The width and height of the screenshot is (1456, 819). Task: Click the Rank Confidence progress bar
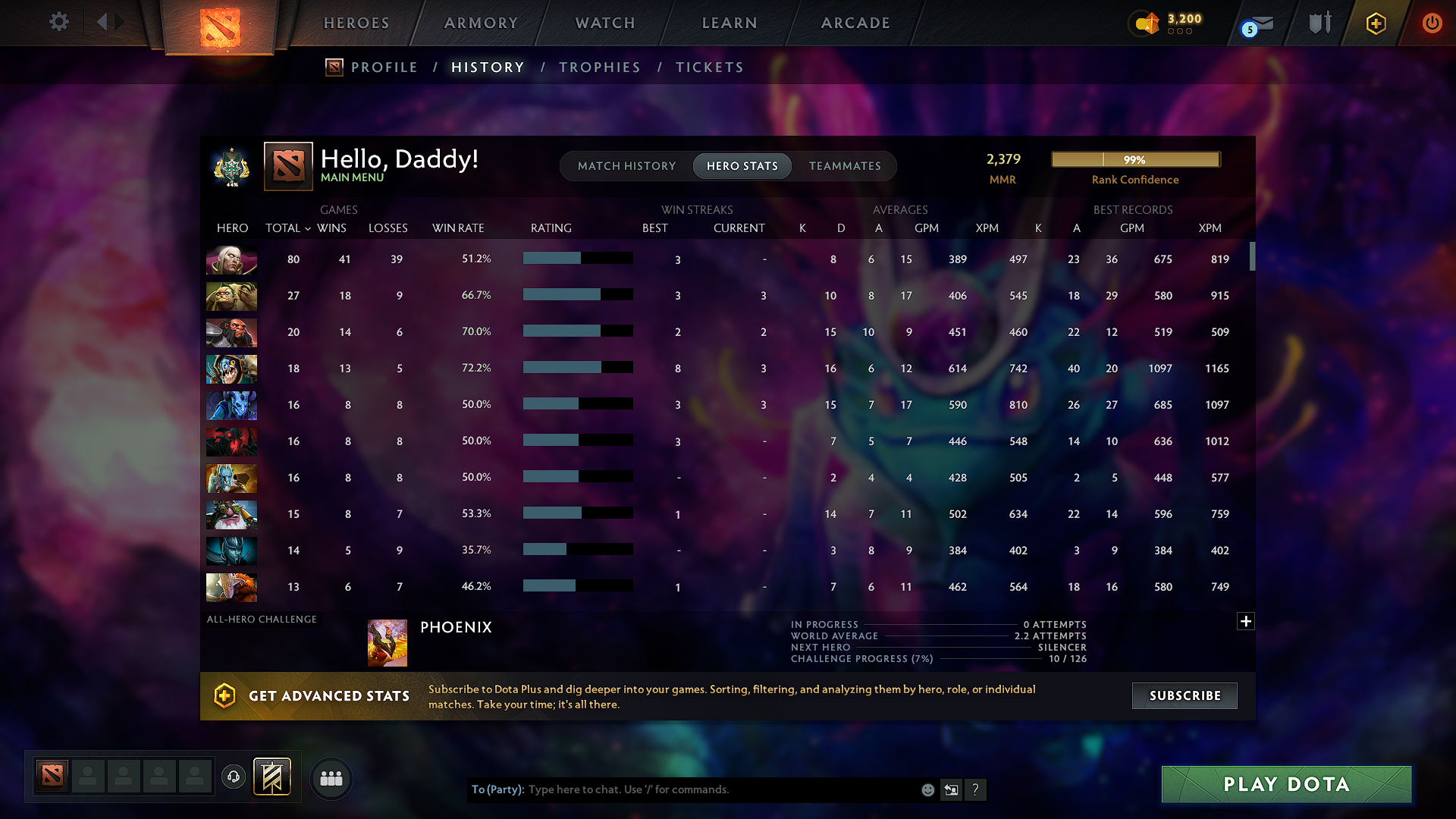(x=1134, y=160)
